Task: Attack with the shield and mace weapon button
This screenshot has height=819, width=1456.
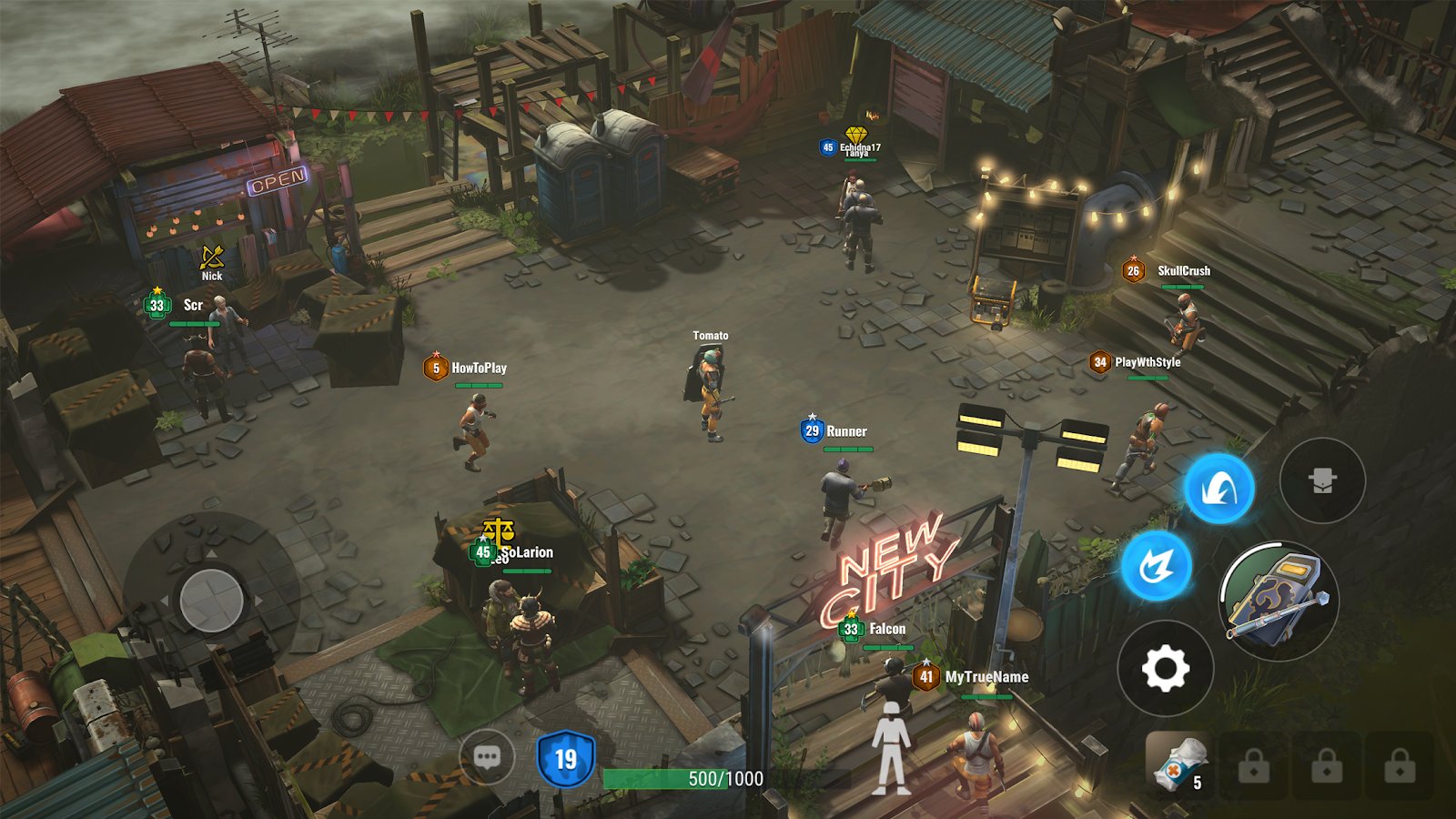Action: pyautogui.click(x=1279, y=601)
